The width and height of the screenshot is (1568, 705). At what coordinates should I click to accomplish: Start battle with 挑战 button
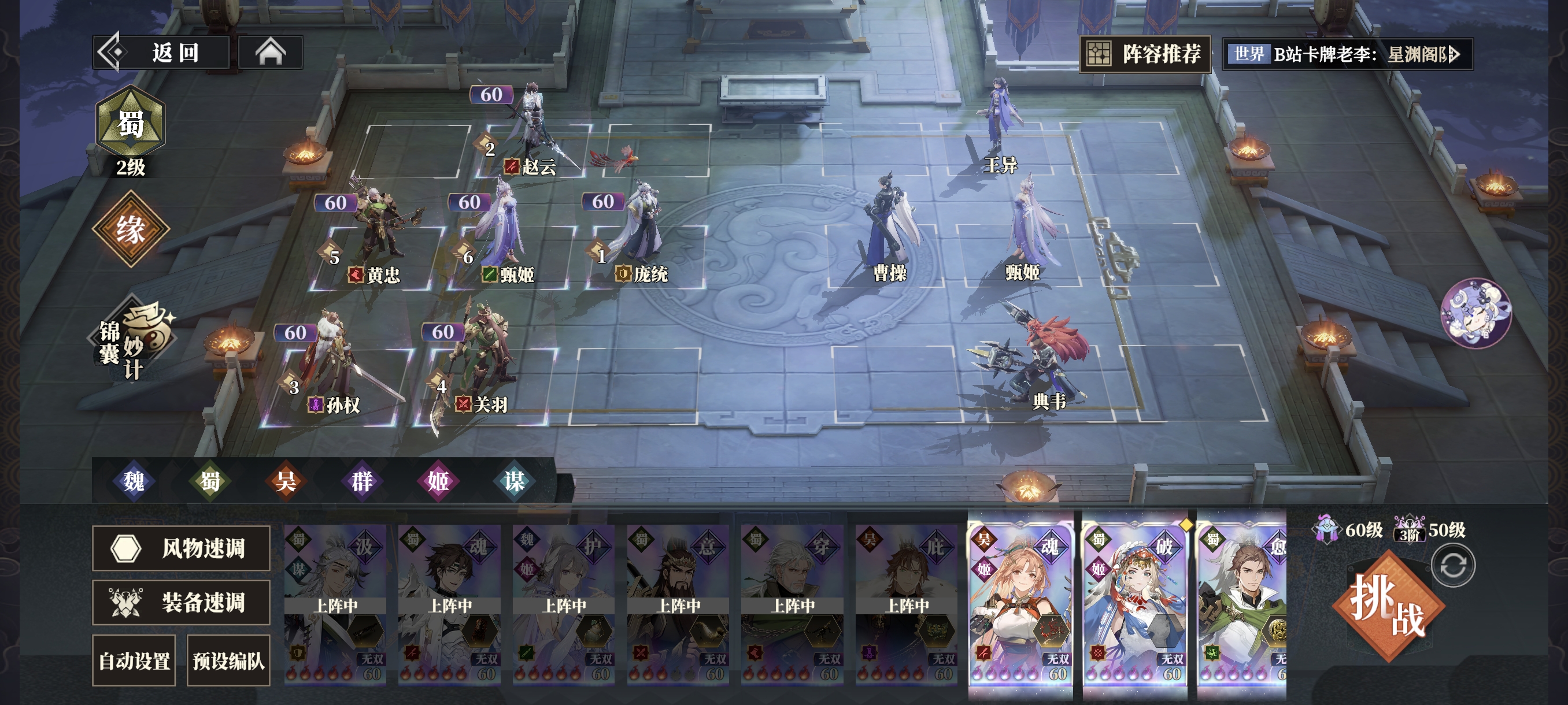pos(1388,606)
